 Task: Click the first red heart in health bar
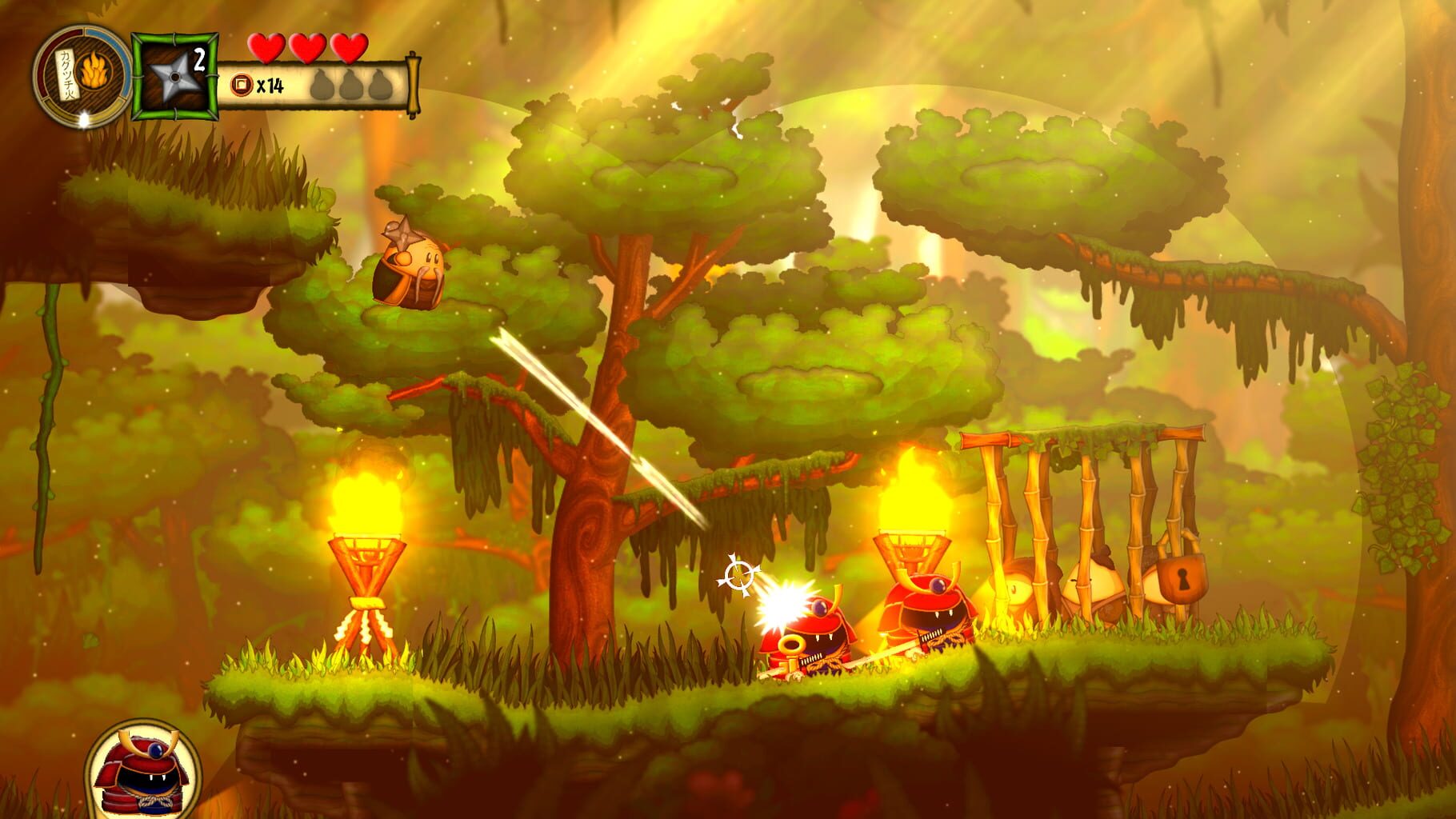coord(266,47)
